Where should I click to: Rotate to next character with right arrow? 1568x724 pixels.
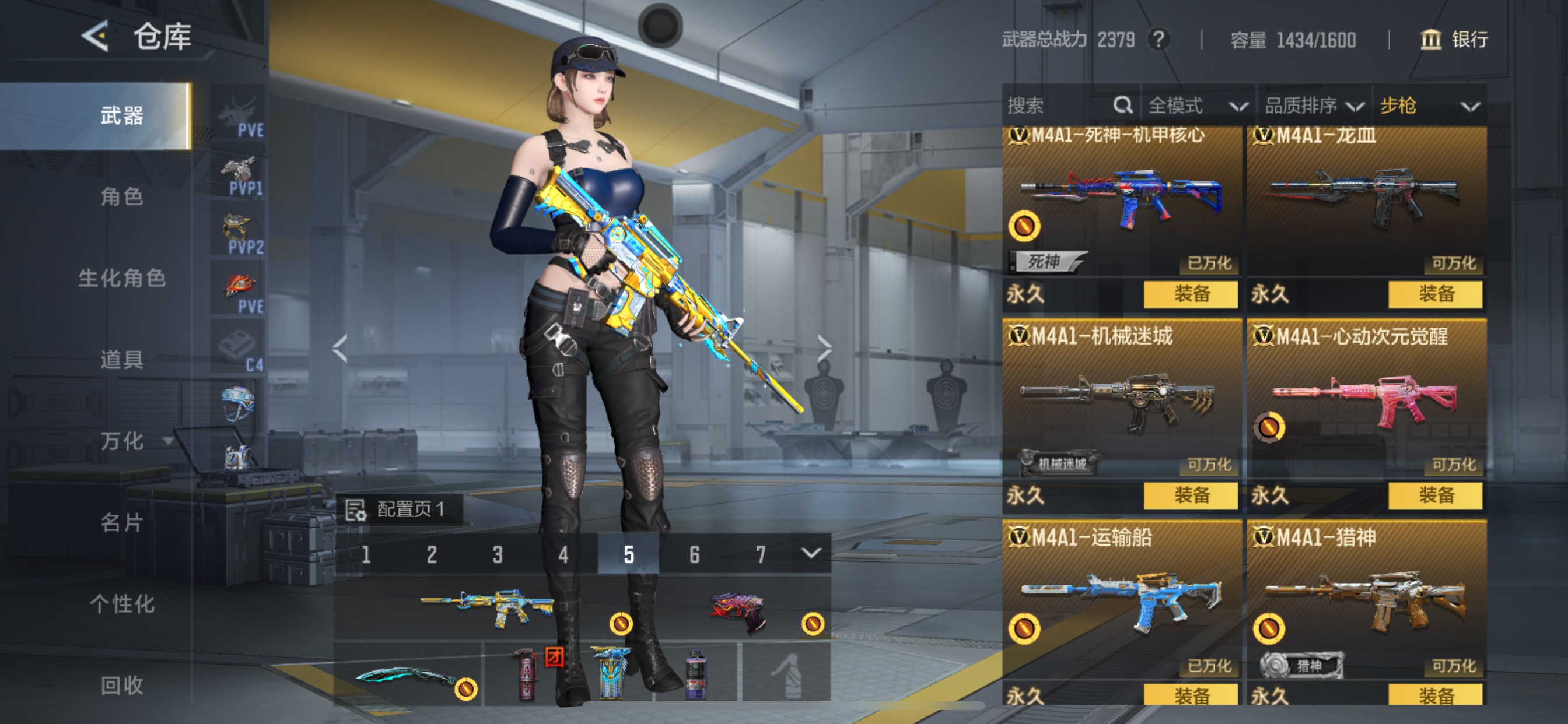point(824,349)
